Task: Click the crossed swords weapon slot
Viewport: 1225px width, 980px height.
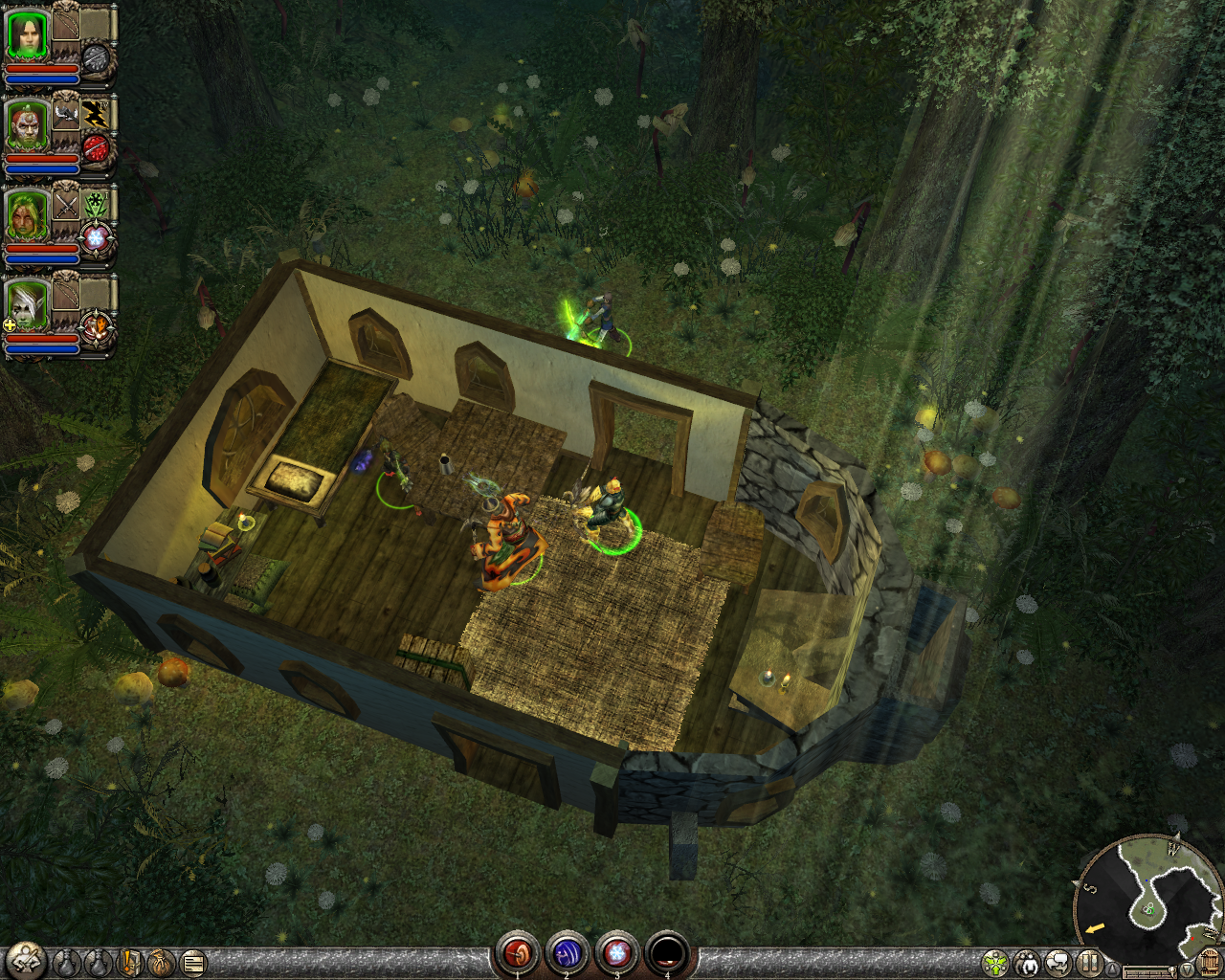Action: click(65, 204)
